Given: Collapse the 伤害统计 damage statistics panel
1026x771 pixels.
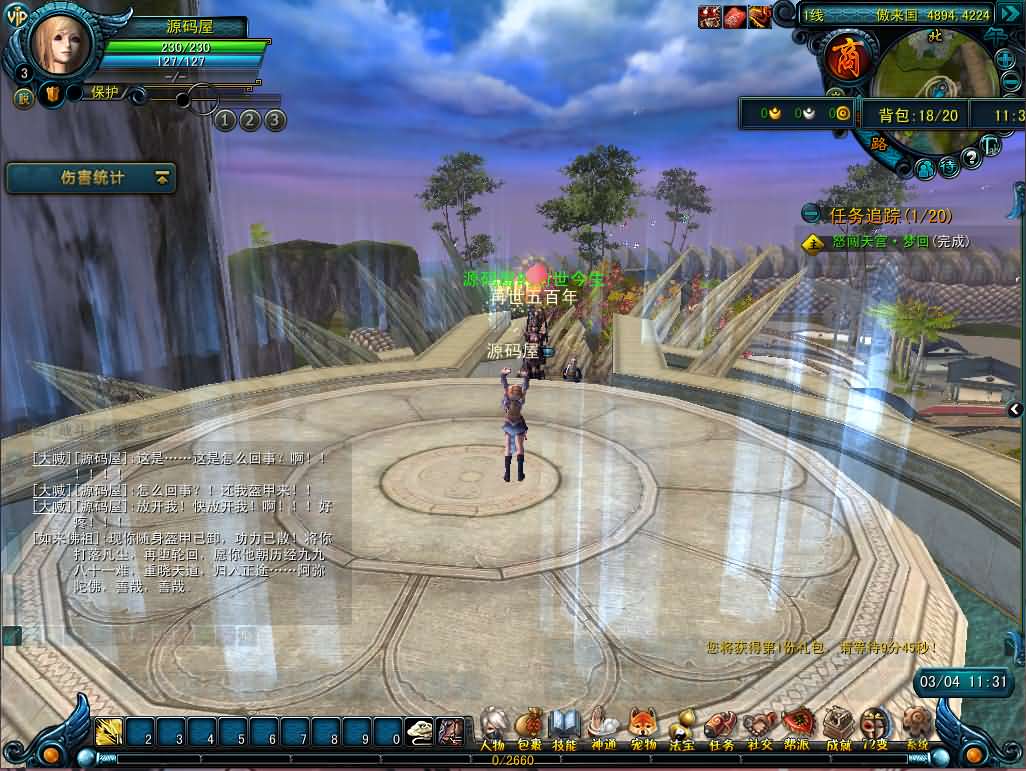Looking at the screenshot, I should [162, 178].
